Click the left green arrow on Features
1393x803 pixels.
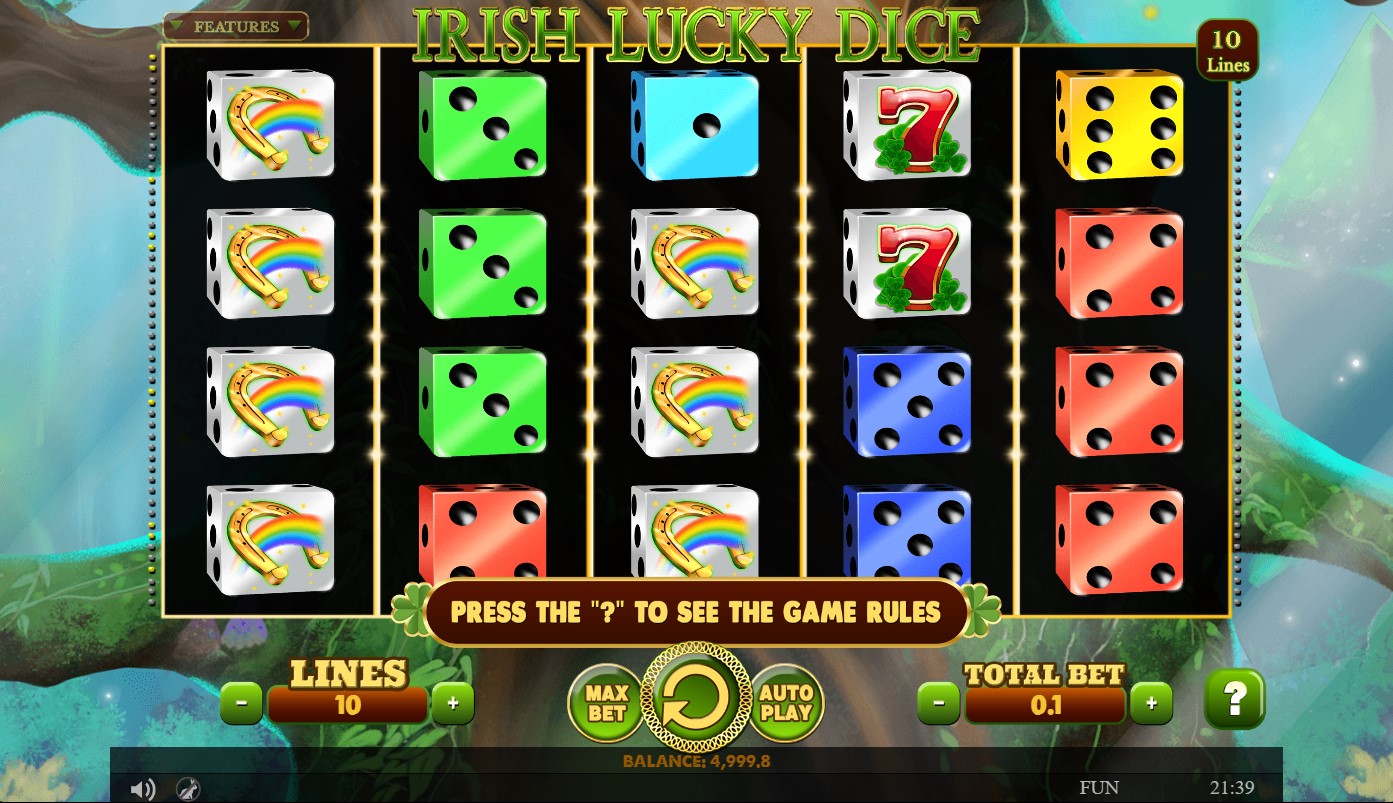pyautogui.click(x=177, y=26)
